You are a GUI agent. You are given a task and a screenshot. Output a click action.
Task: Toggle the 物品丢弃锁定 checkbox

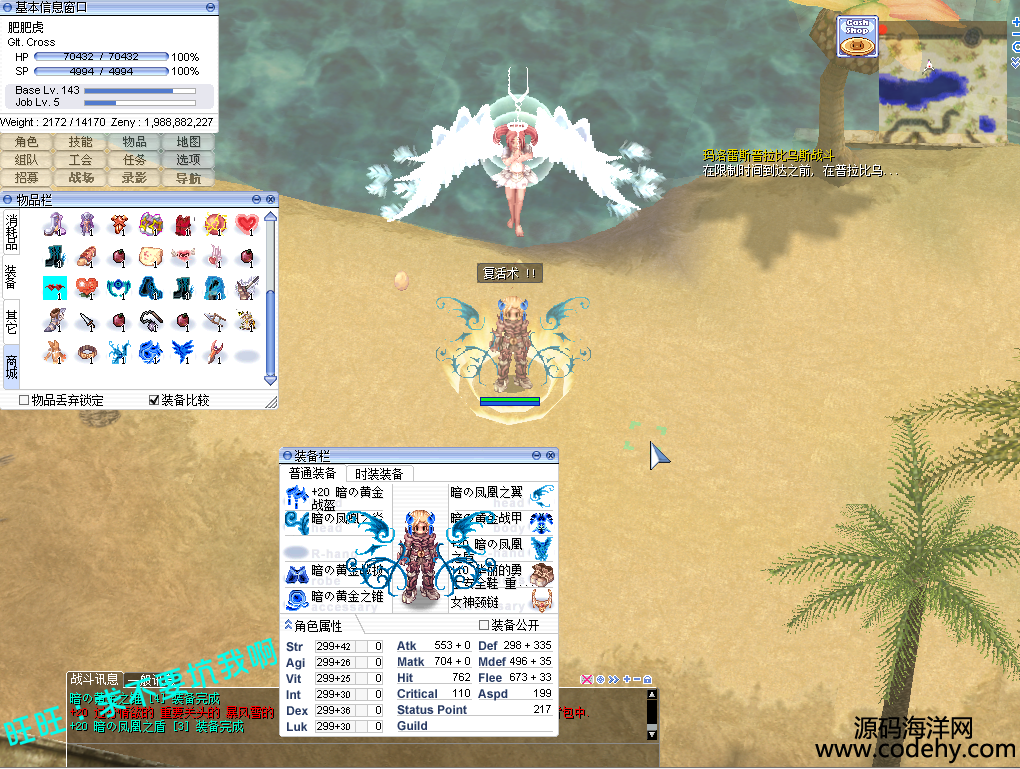24,400
